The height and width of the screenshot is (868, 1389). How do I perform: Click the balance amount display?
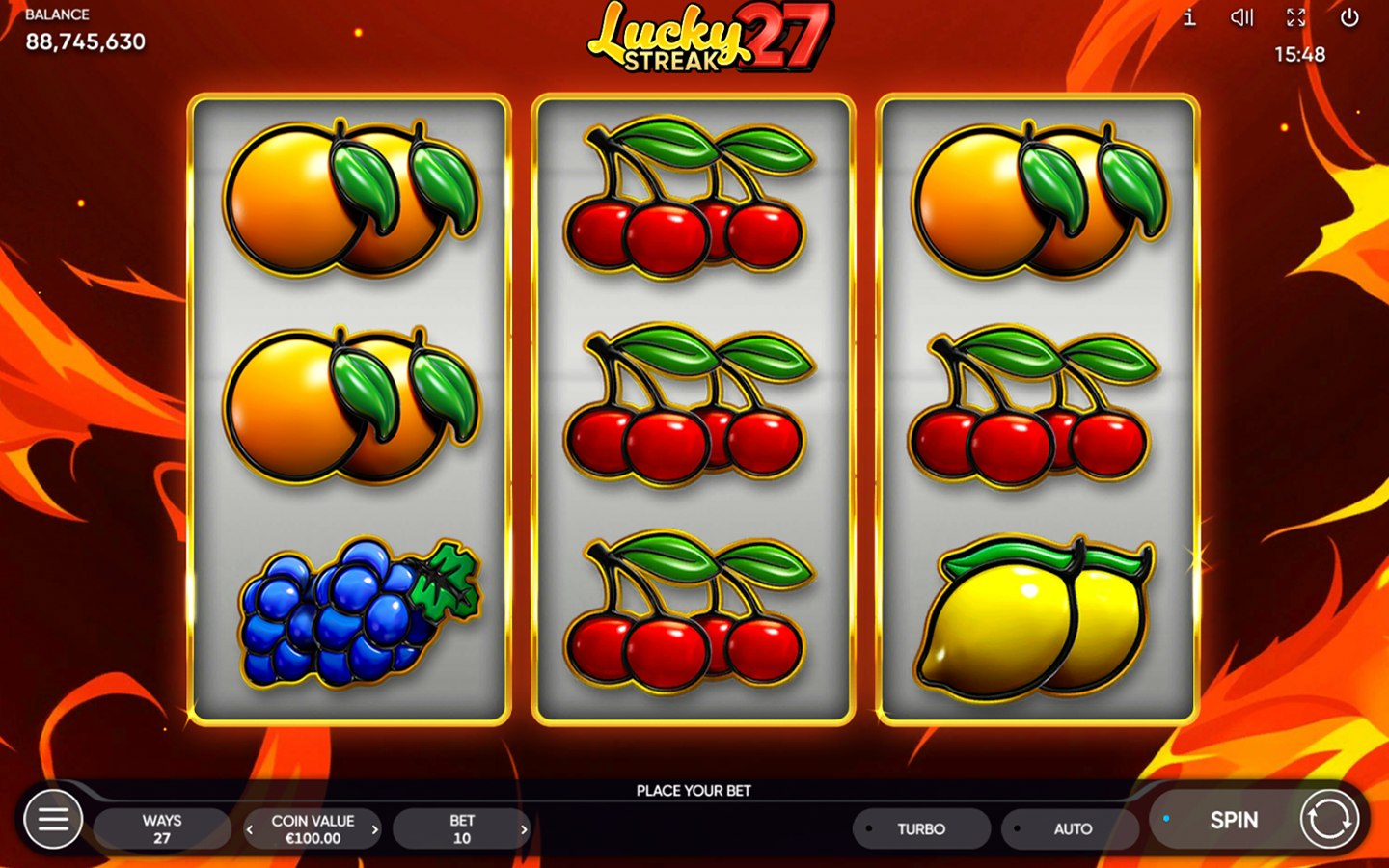click(x=86, y=42)
